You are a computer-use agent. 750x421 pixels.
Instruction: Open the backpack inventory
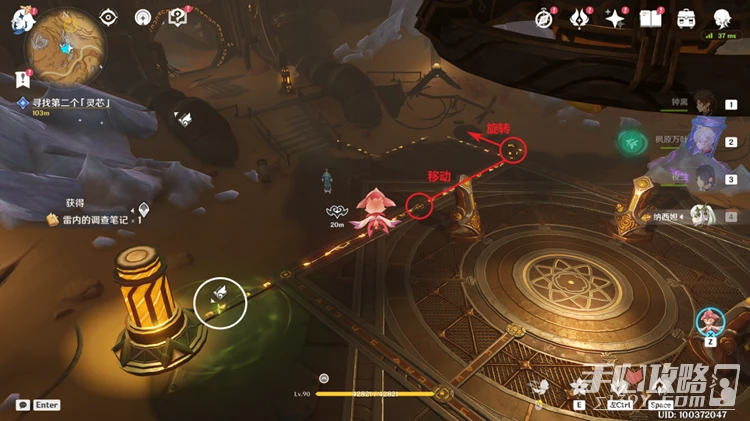coord(687,18)
